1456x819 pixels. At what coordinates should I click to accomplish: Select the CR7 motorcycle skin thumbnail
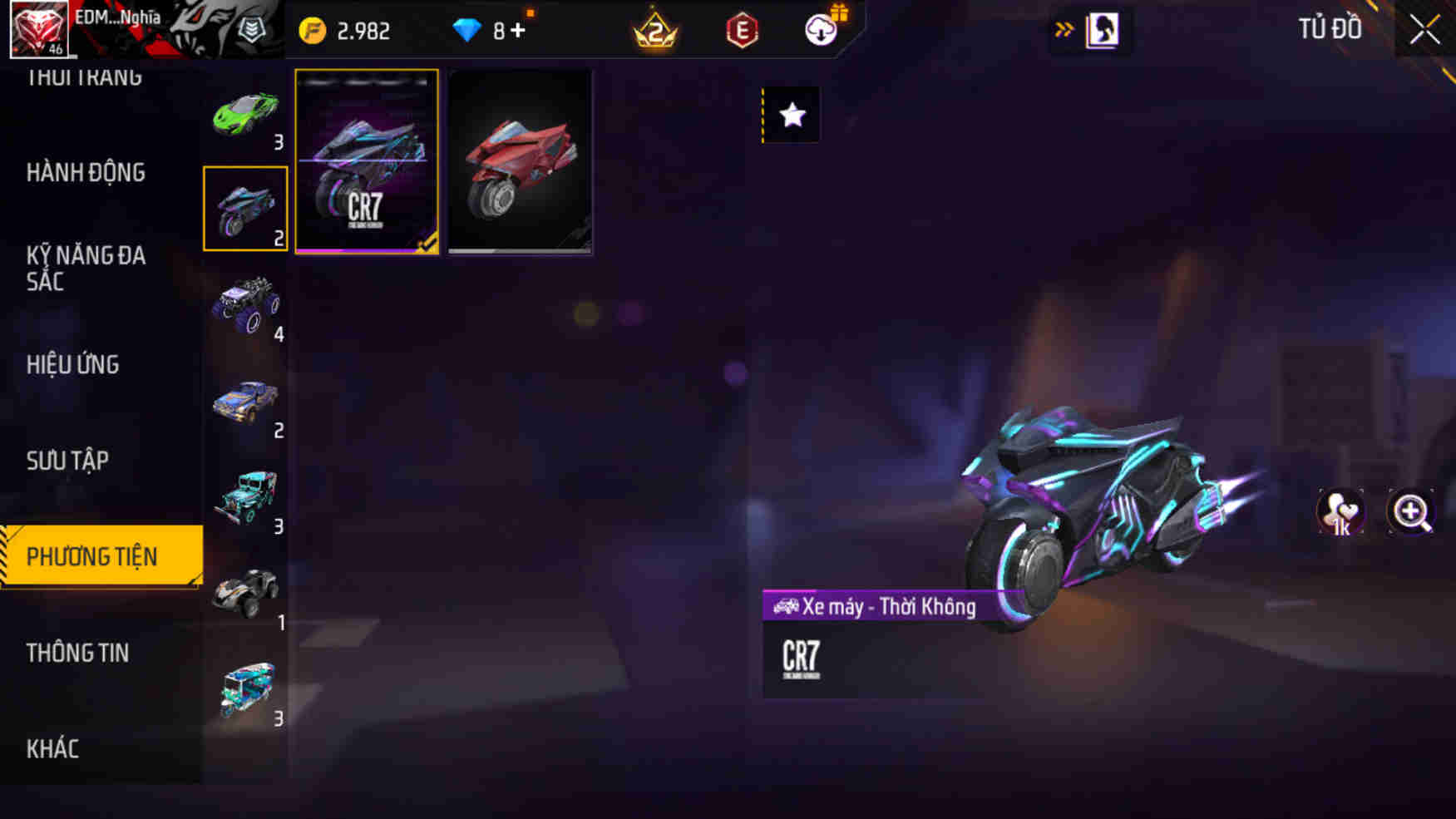[367, 162]
